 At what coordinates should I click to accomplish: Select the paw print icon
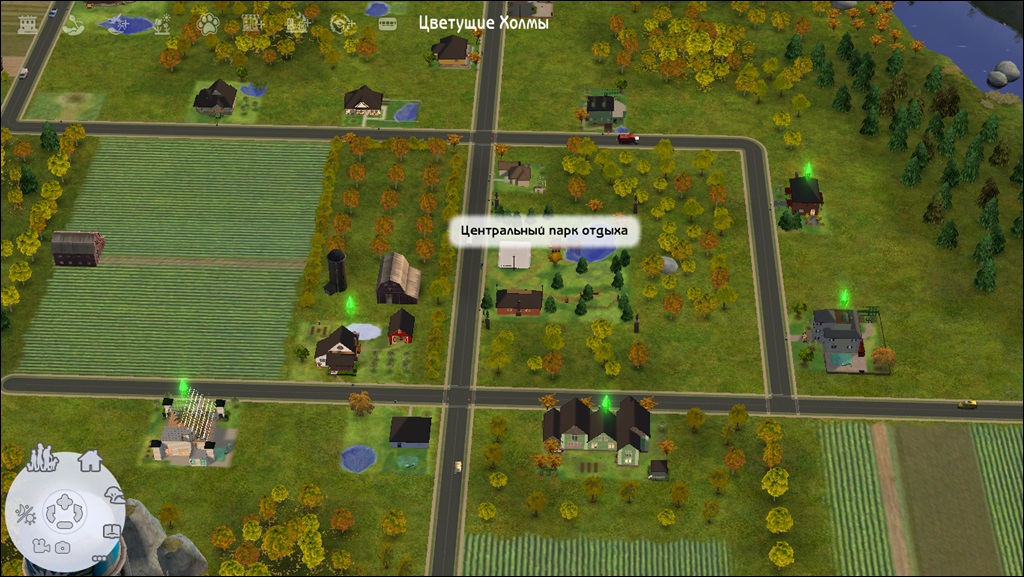(x=207, y=22)
